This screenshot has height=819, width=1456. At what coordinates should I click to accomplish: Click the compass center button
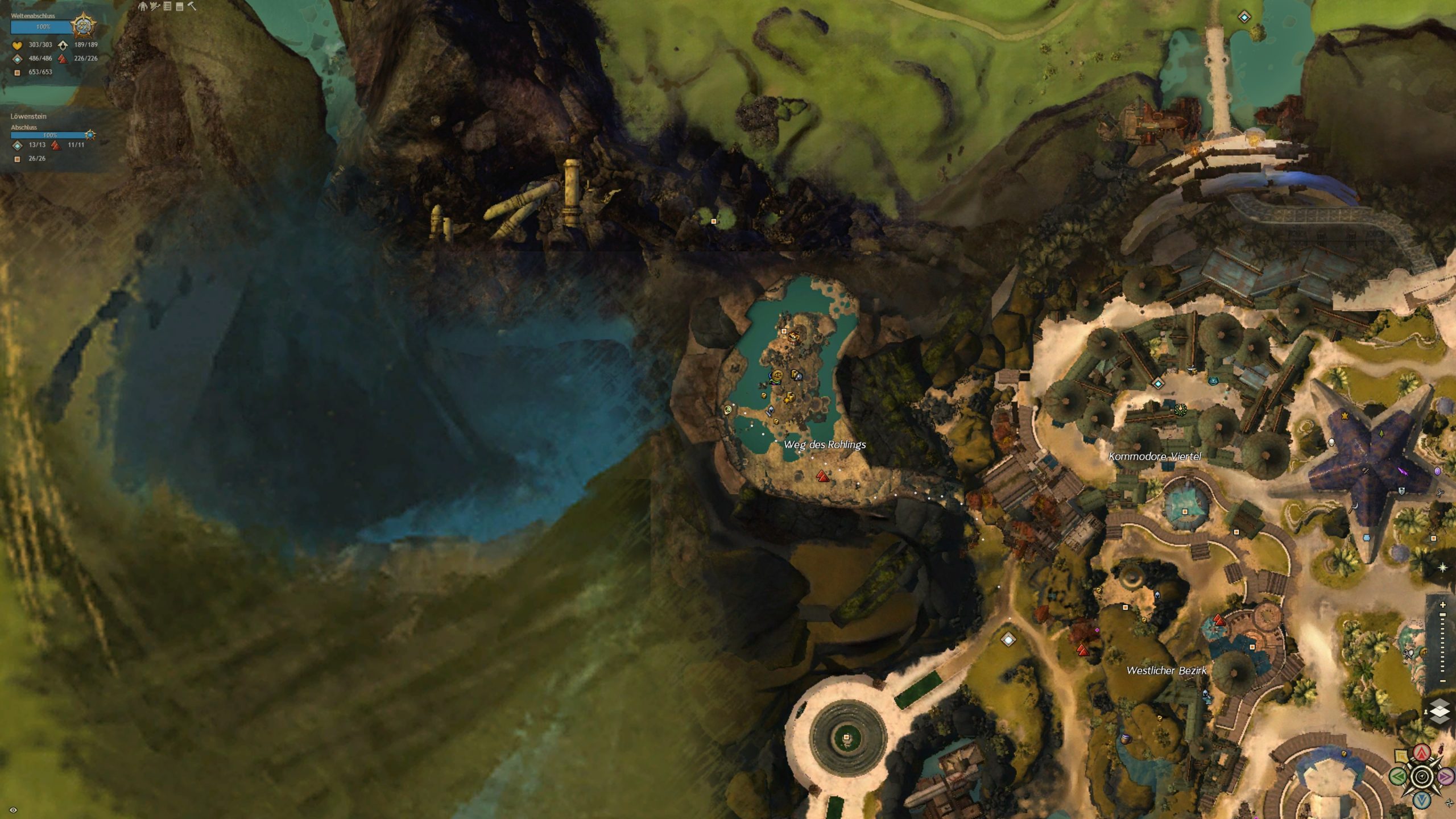1422,776
